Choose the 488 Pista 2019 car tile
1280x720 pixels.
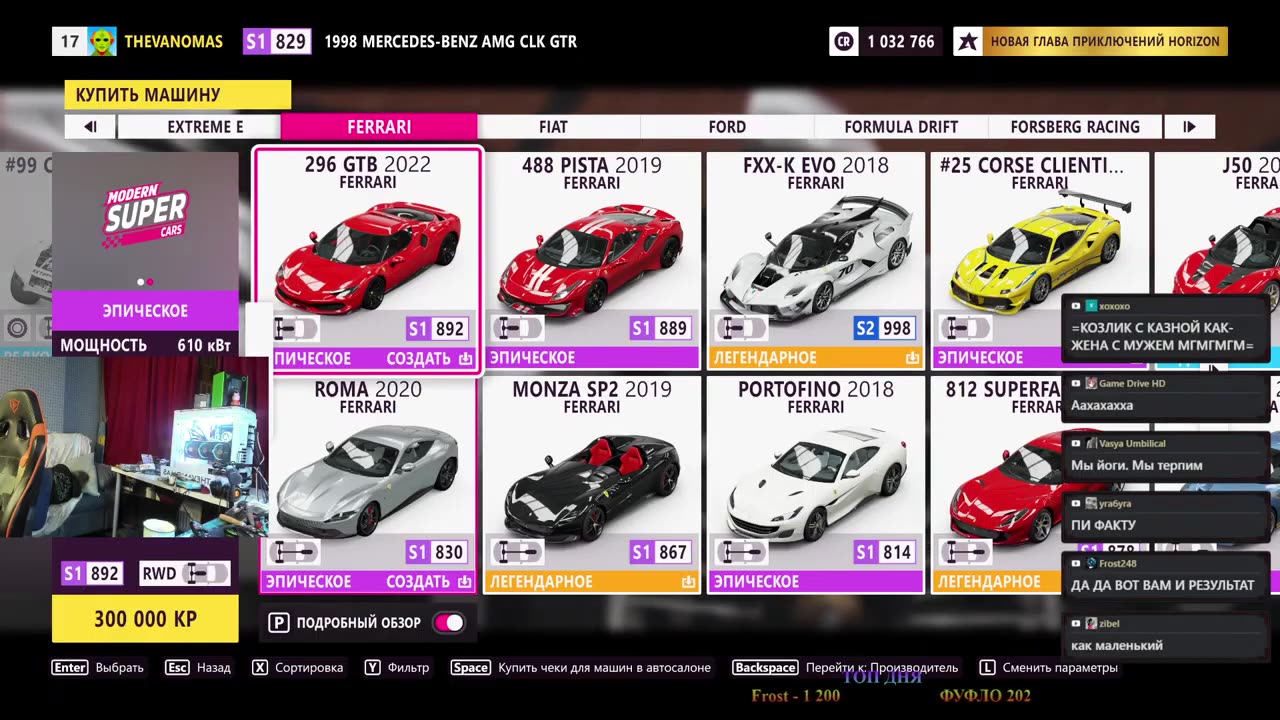(x=591, y=260)
